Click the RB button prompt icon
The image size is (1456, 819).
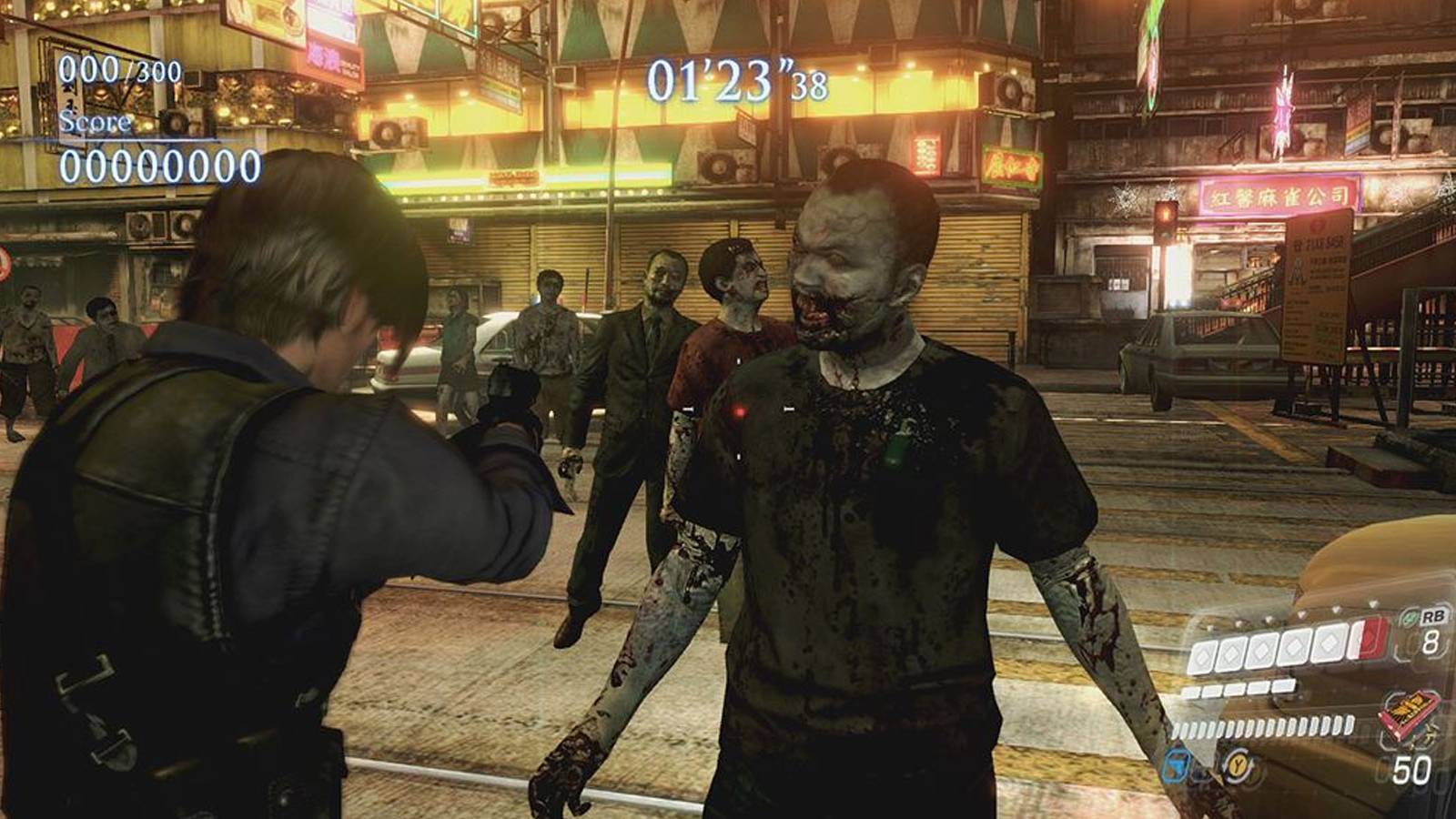[1434, 617]
